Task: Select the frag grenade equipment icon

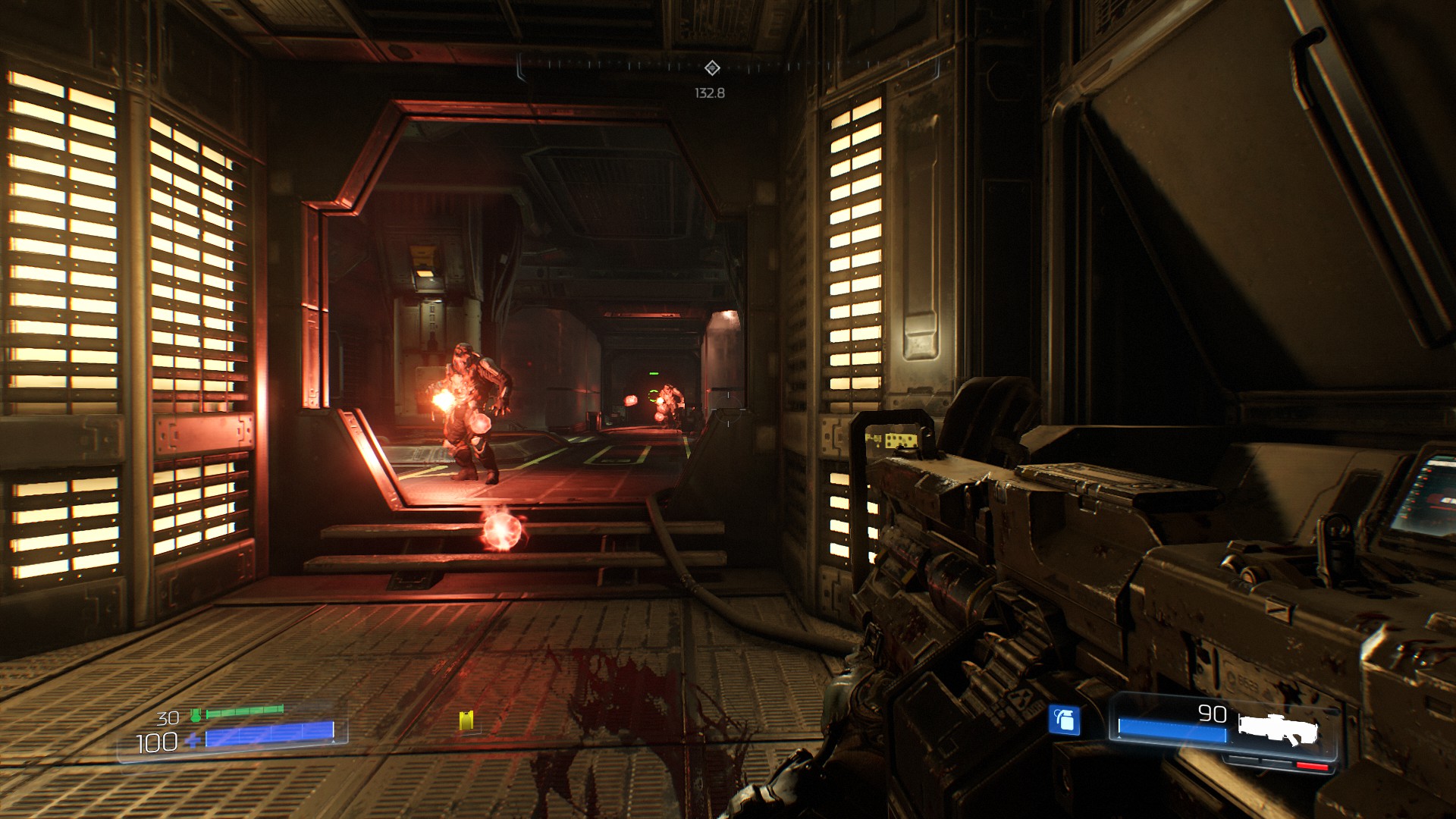Action: coord(1064,719)
